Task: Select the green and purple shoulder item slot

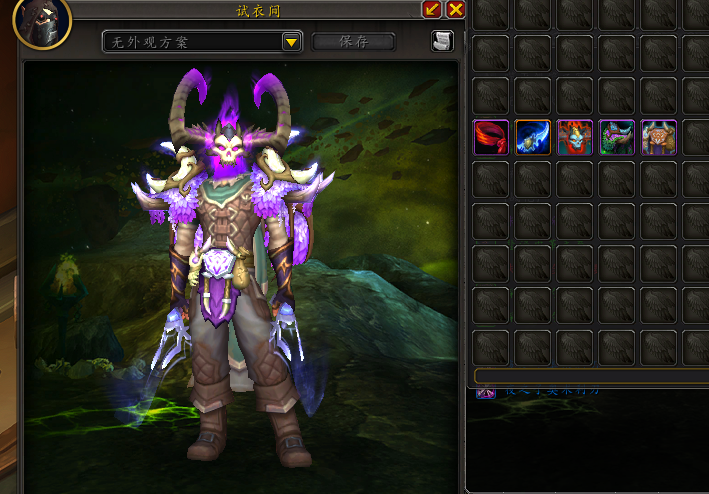Action: tap(617, 137)
